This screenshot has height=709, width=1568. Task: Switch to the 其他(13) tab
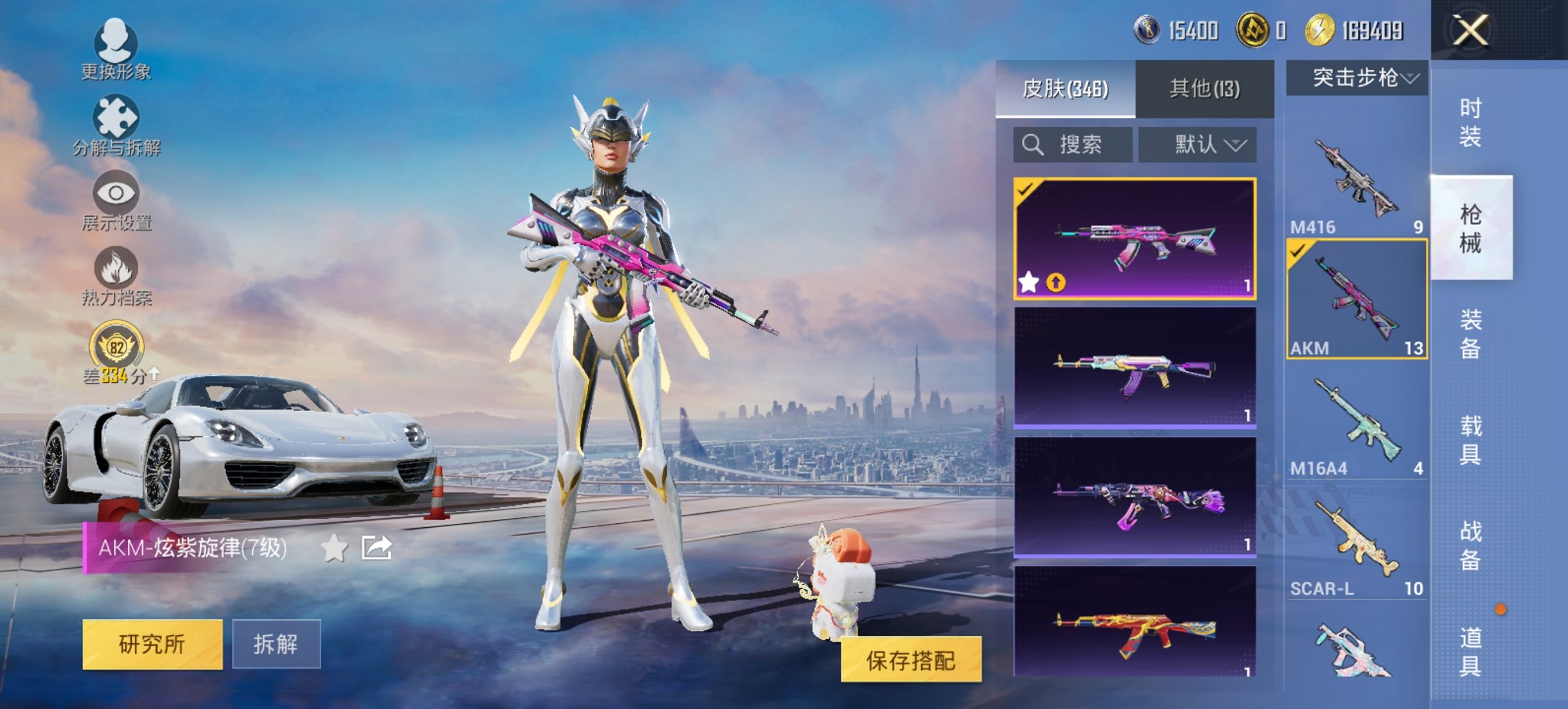coord(1206,89)
